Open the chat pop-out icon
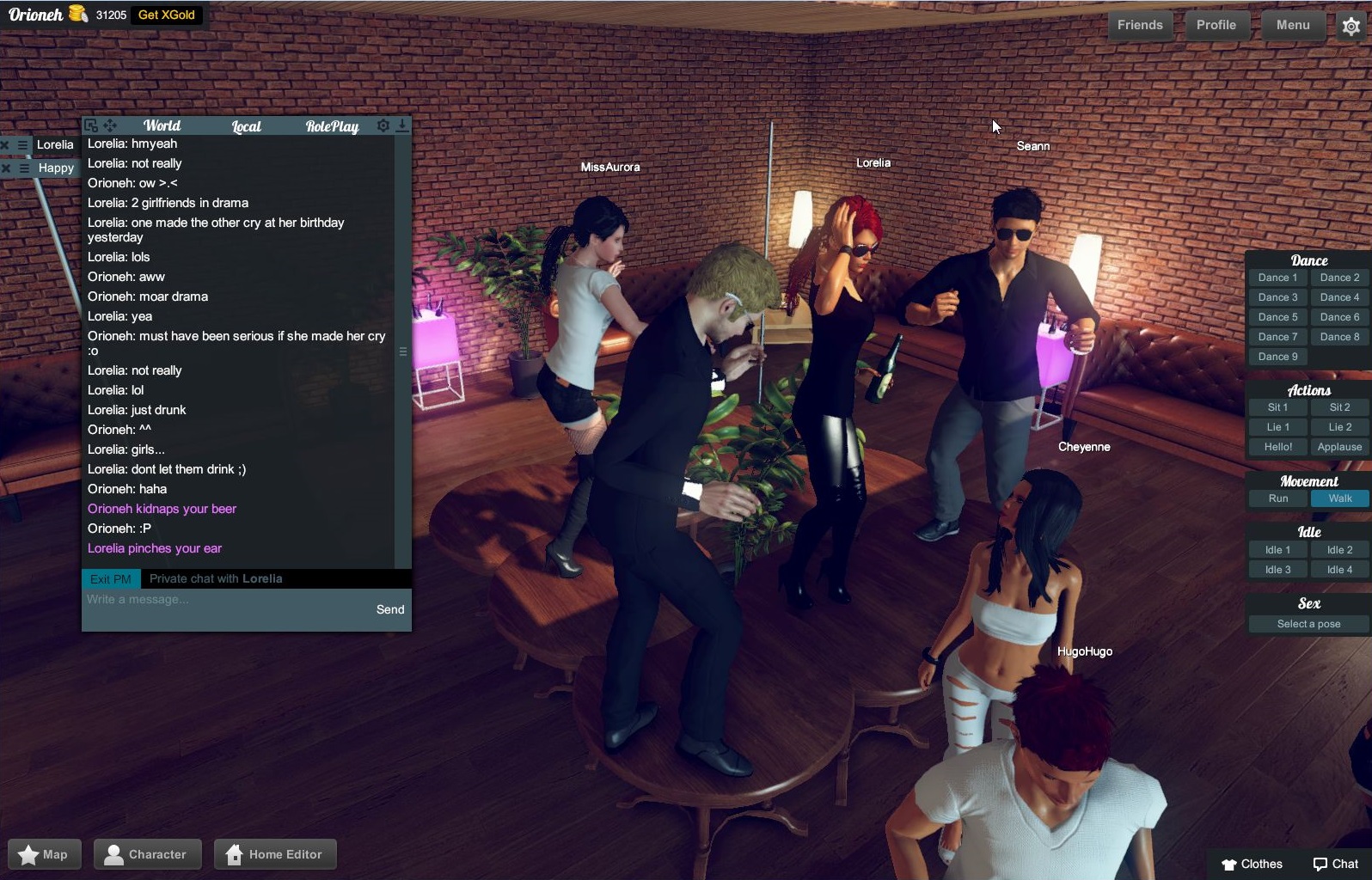1372x880 pixels. click(90, 125)
